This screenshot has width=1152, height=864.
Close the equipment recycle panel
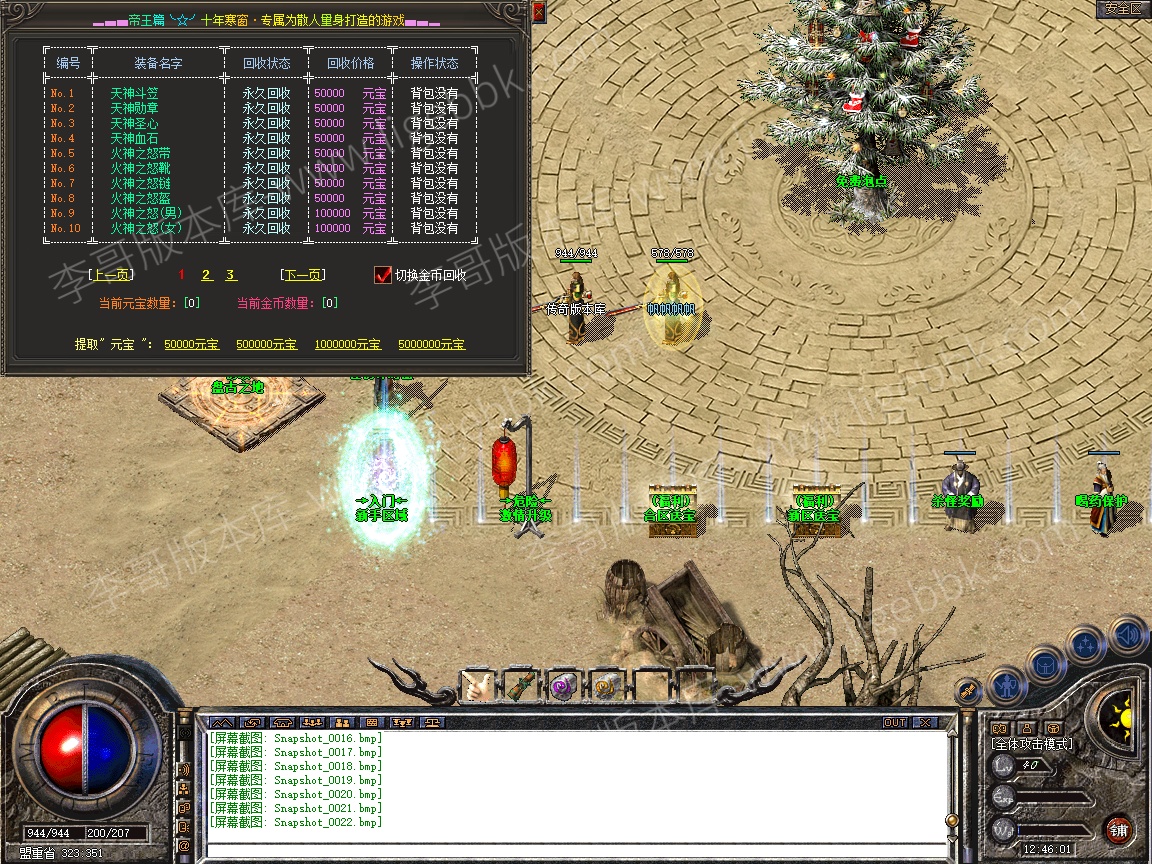pyautogui.click(x=538, y=12)
